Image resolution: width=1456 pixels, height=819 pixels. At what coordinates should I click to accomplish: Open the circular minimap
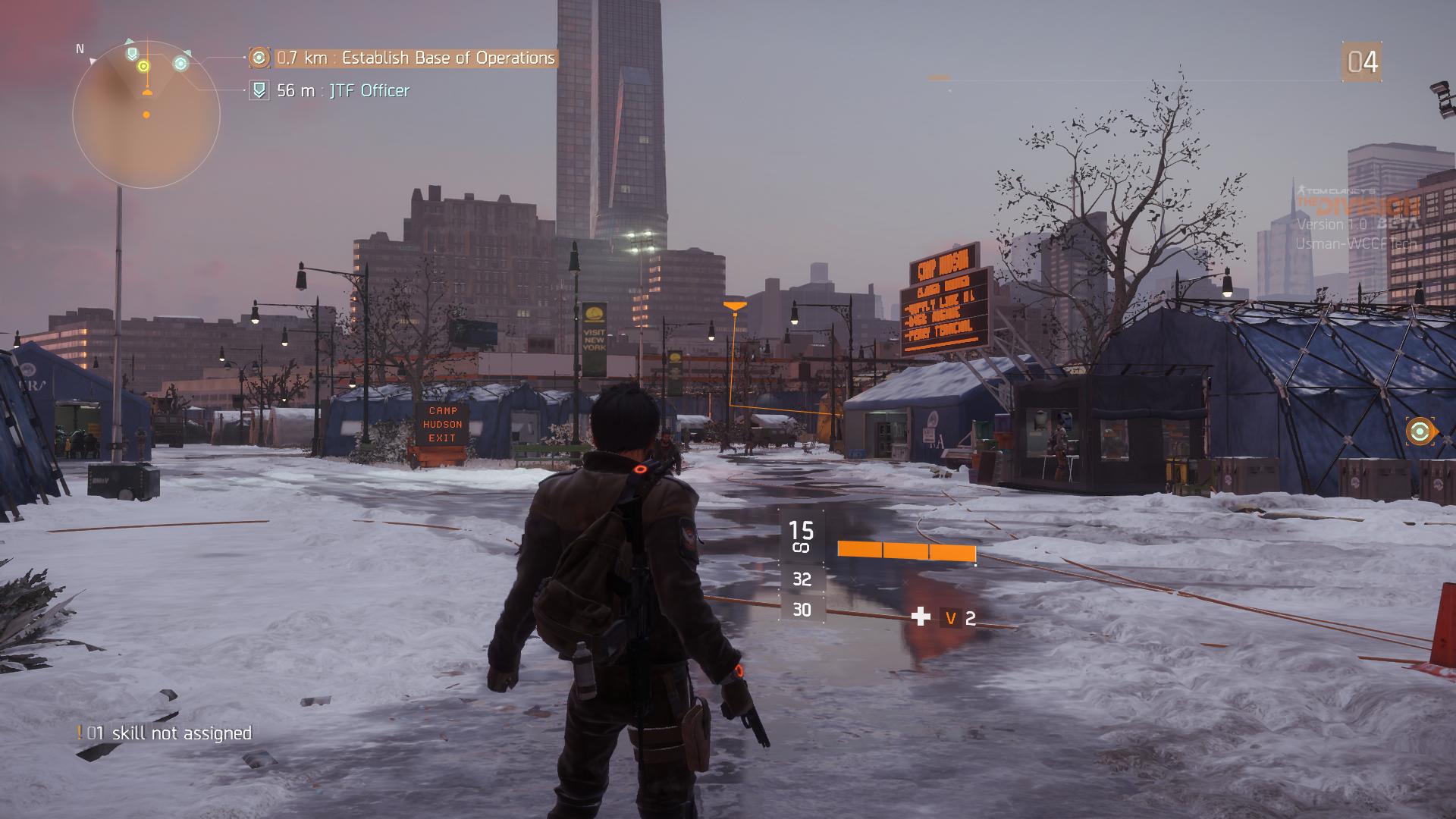[x=146, y=115]
